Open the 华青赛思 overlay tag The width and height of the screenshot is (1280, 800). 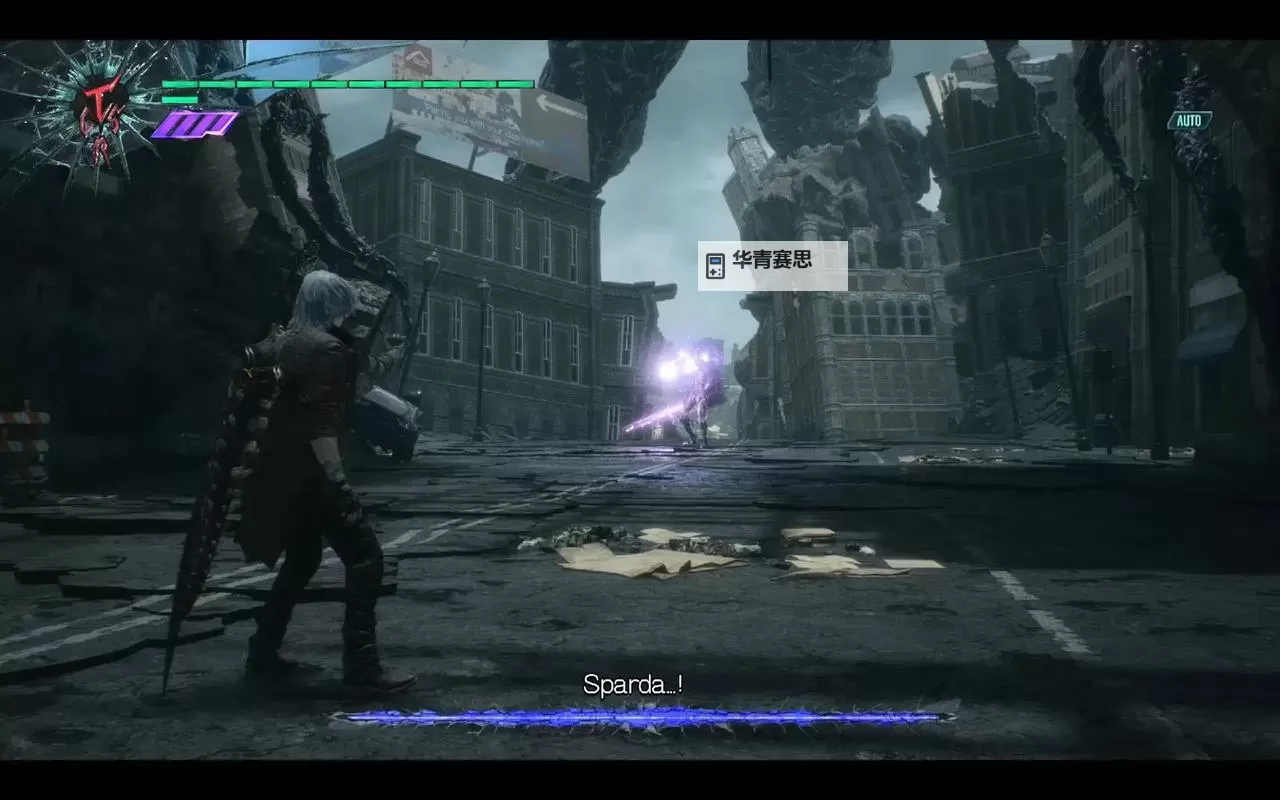click(x=772, y=265)
